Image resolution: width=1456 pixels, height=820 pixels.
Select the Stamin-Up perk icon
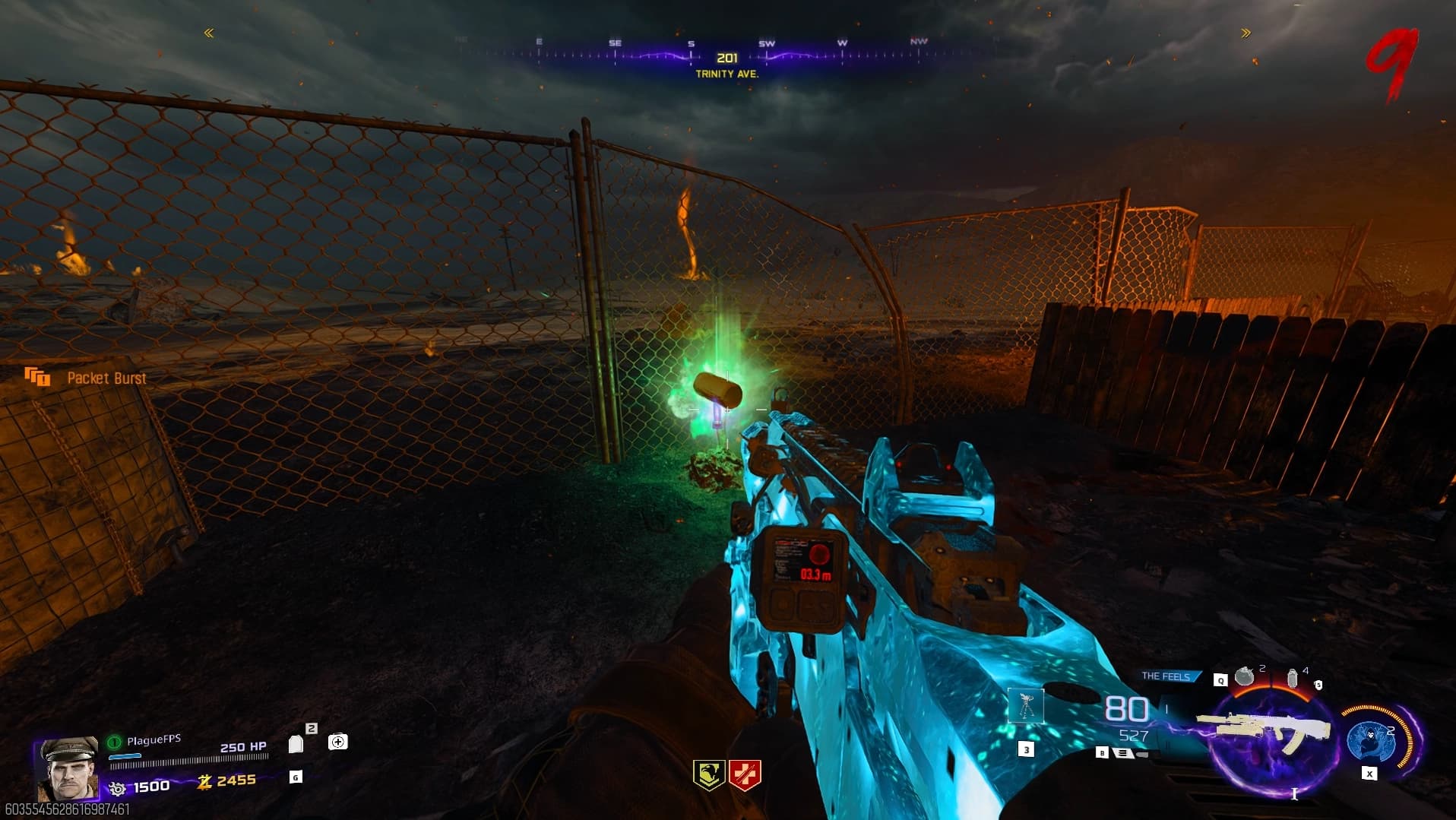708,775
